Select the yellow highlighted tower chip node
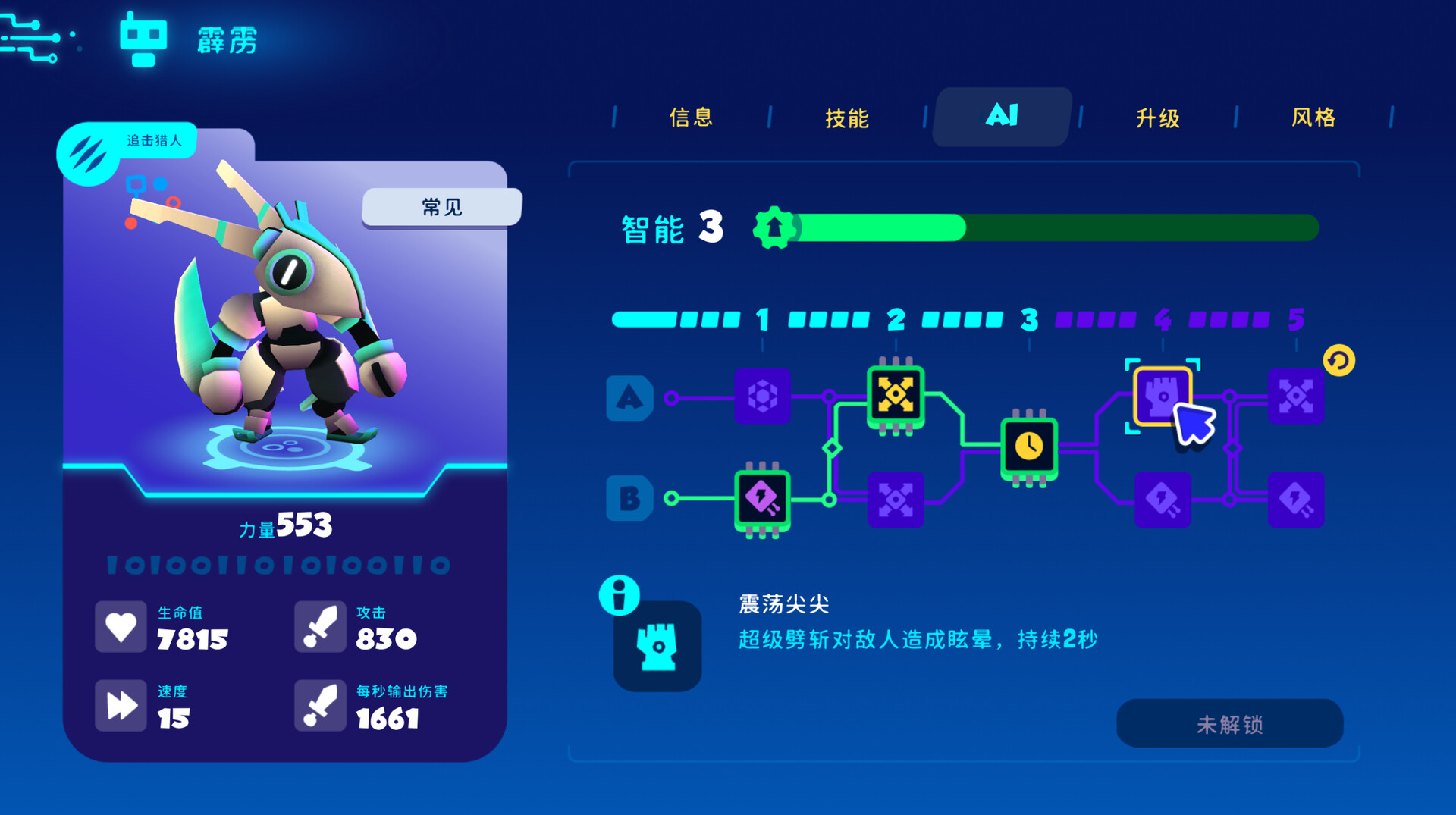 (1162, 395)
